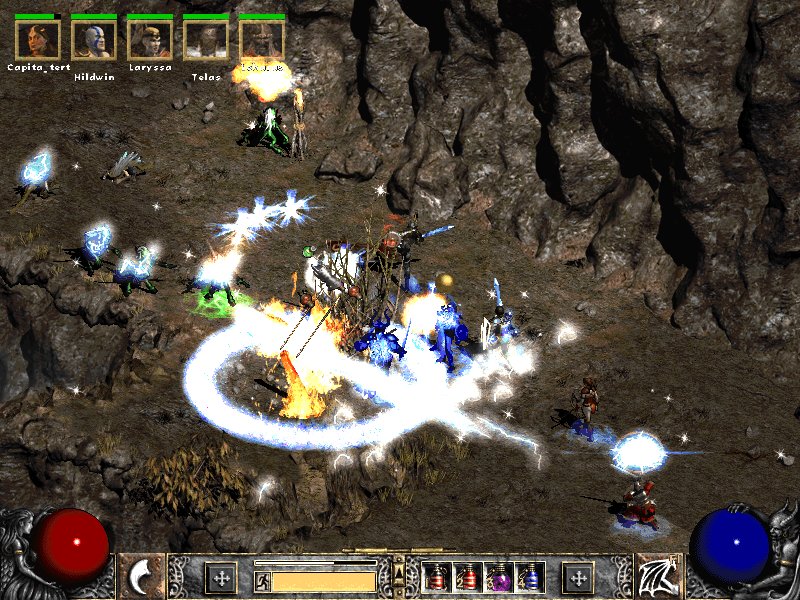The width and height of the screenshot is (800, 600).
Task: Expand the mini menu arrow above the belt
Action: click(x=399, y=572)
